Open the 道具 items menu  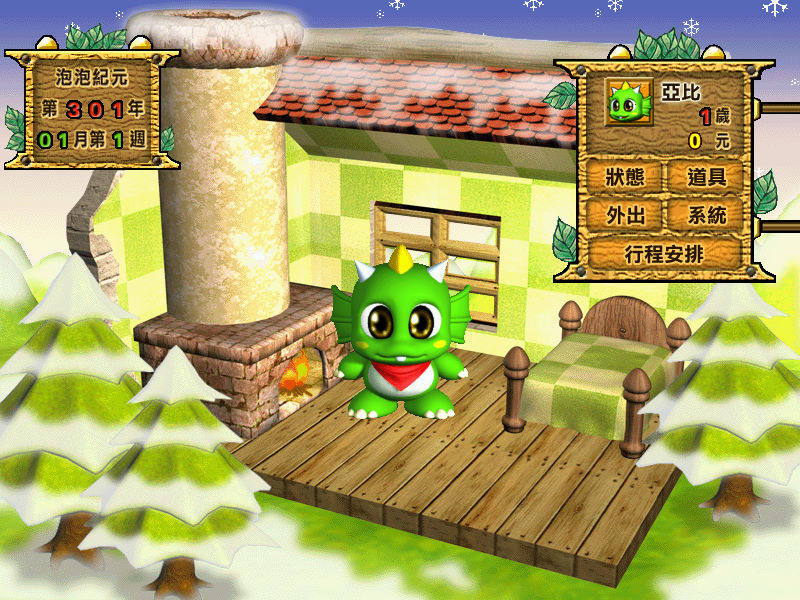click(706, 177)
